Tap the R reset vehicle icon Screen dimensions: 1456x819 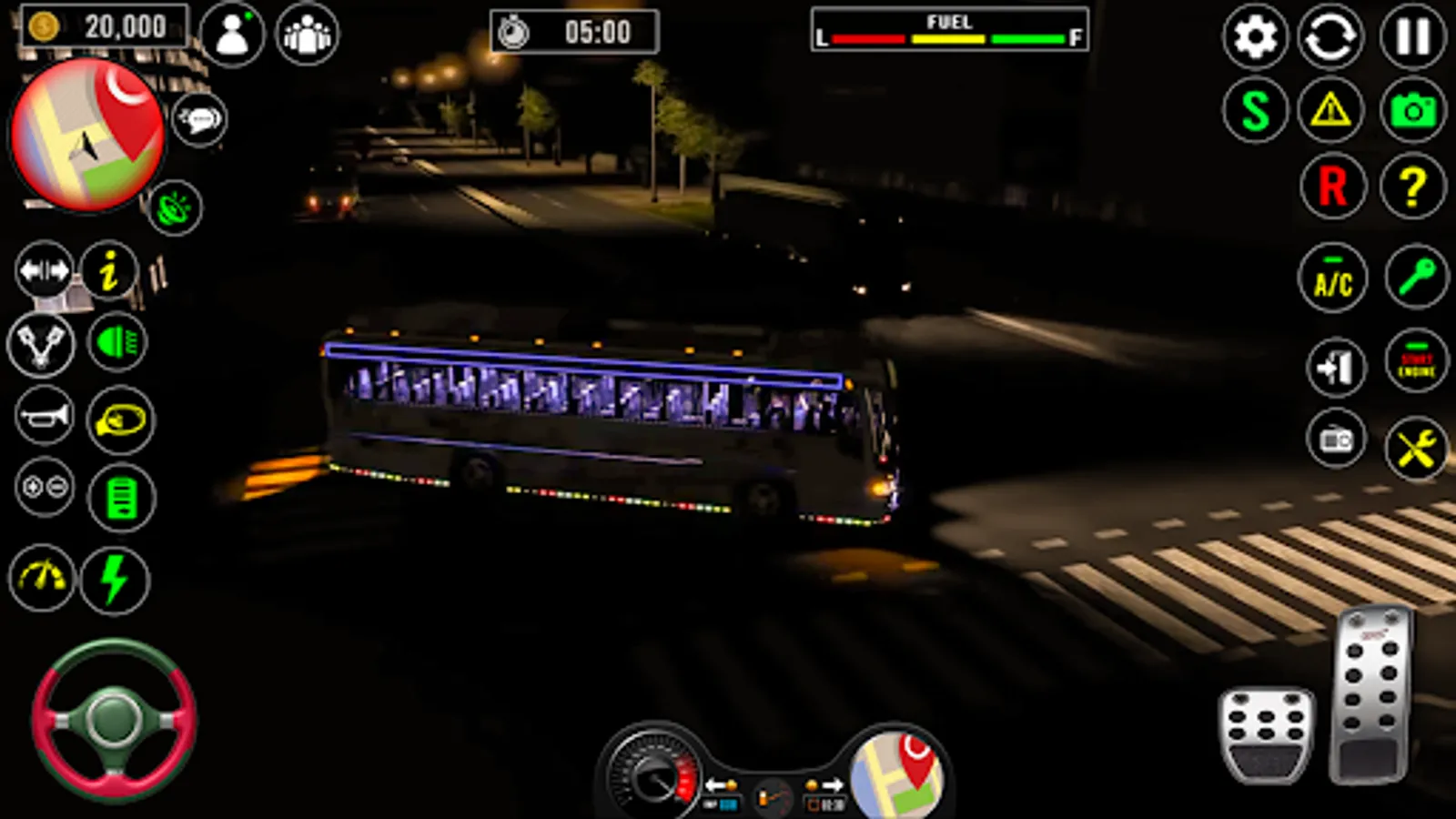[1332, 187]
